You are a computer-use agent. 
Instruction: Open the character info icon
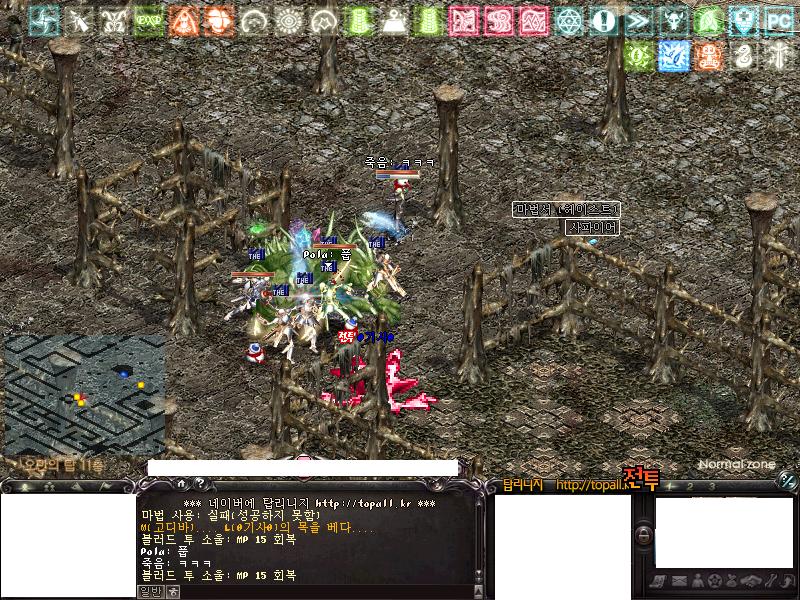pyautogui.click(x=697, y=581)
